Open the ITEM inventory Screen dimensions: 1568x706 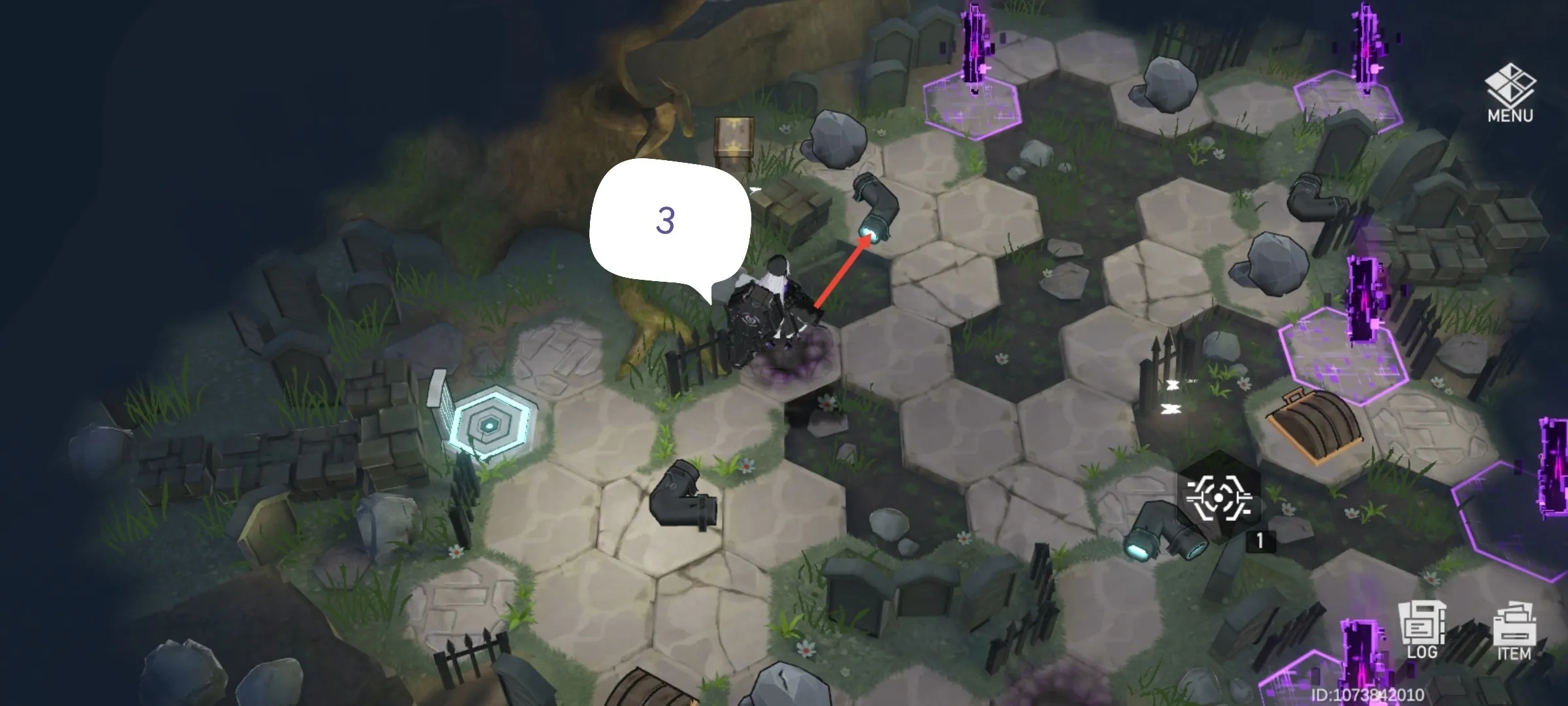(1514, 633)
